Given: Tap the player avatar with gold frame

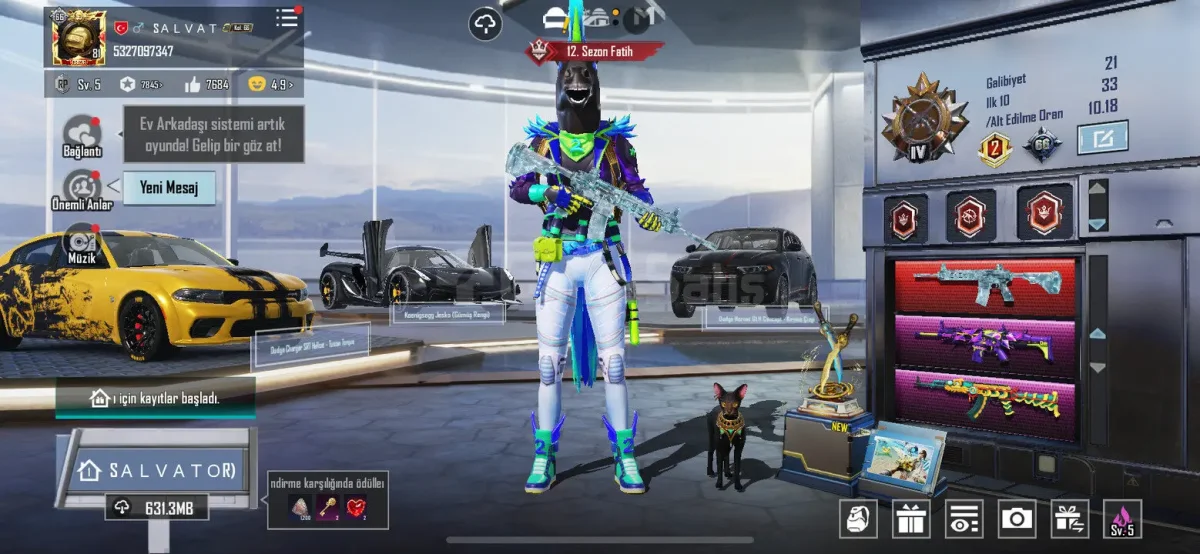Looking at the screenshot, I should (79, 38).
